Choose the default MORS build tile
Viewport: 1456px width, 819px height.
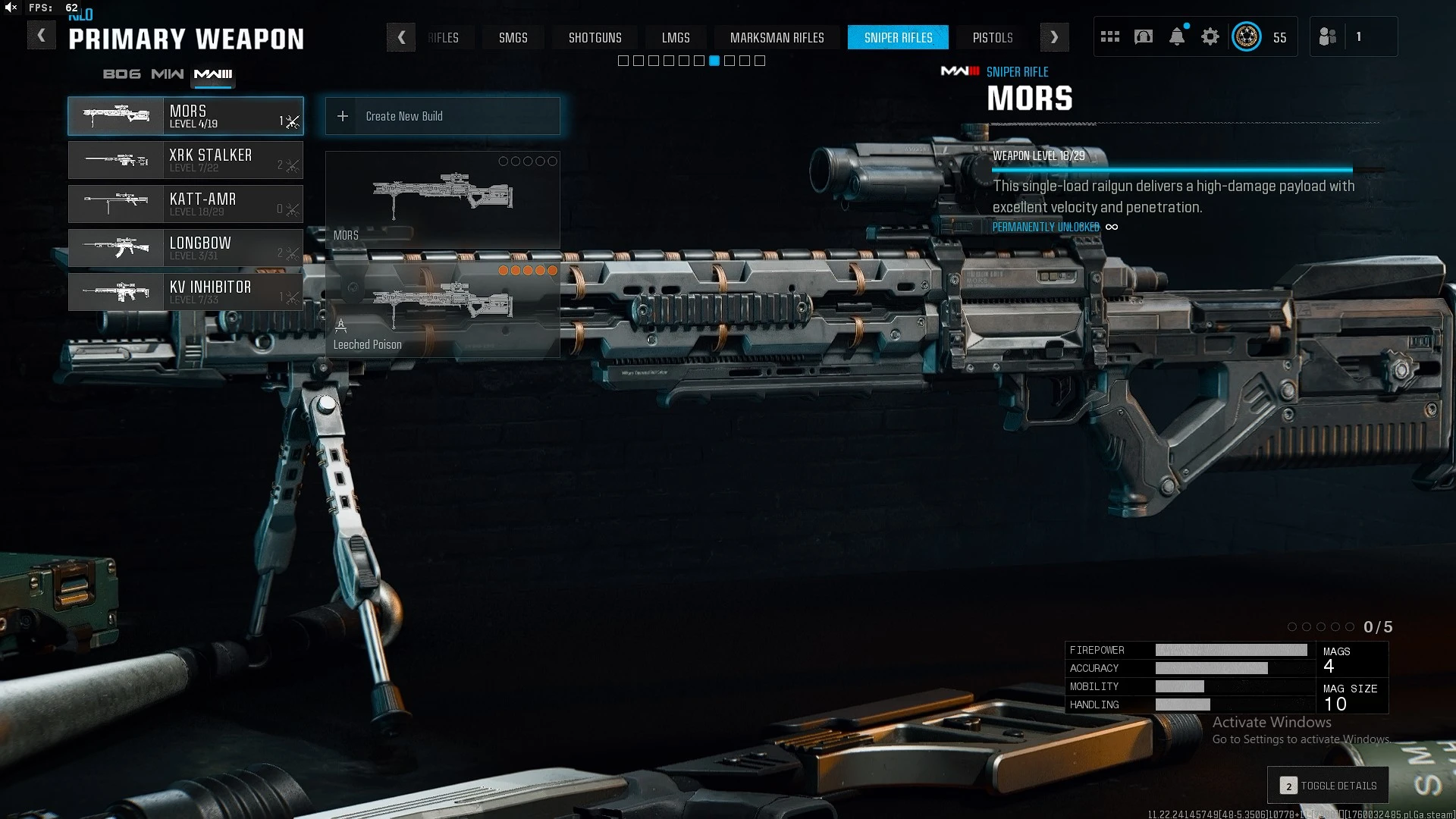click(x=442, y=199)
